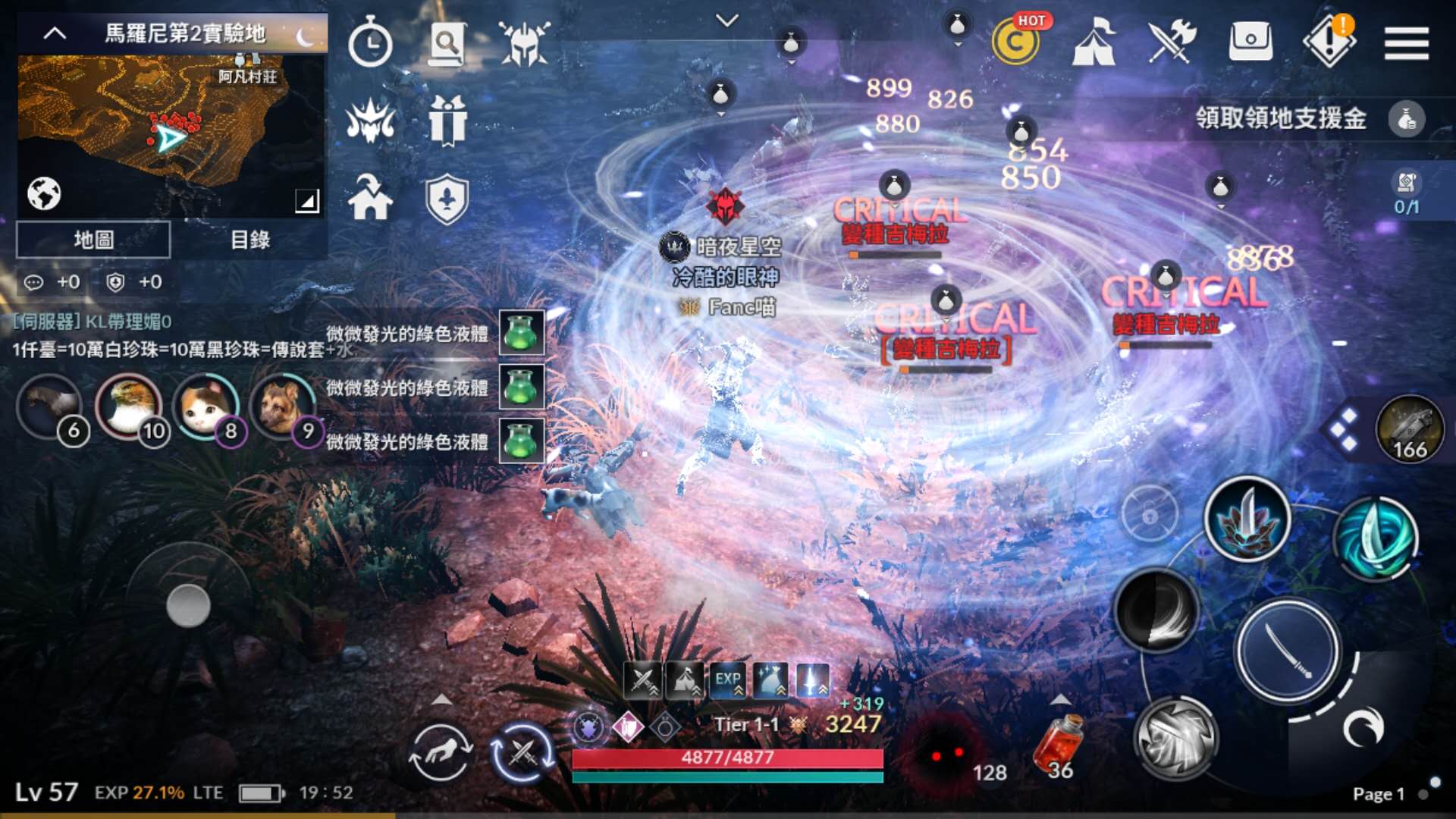Open the camp house icon

370,199
